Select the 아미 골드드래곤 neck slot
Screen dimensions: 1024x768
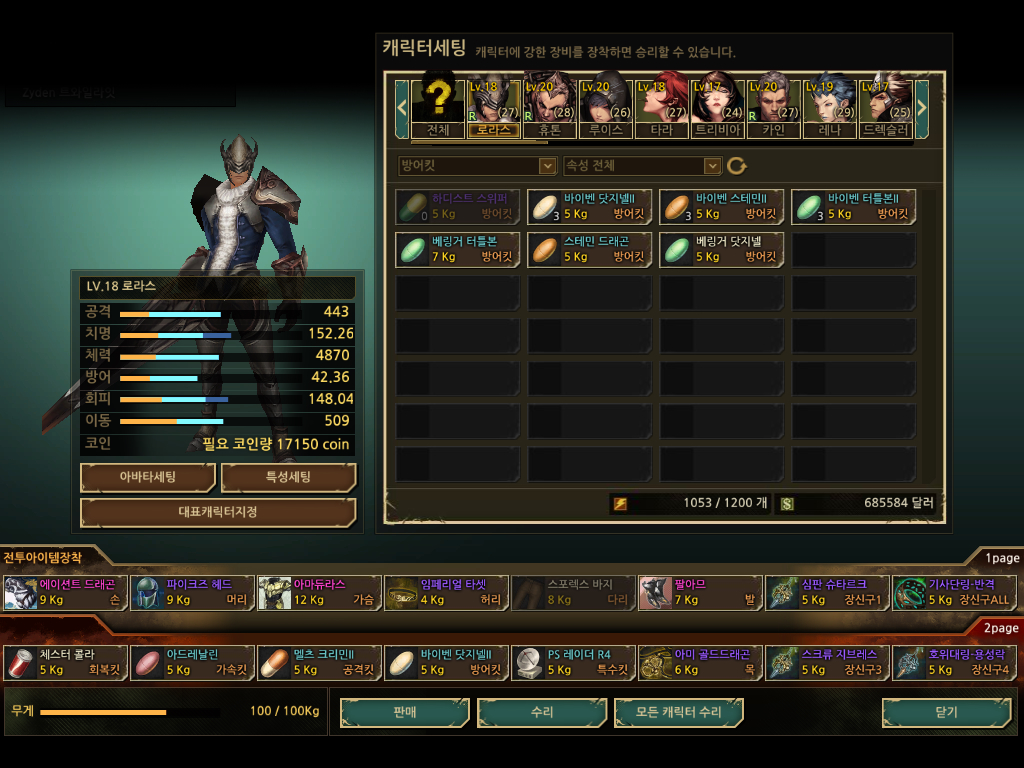coord(699,662)
